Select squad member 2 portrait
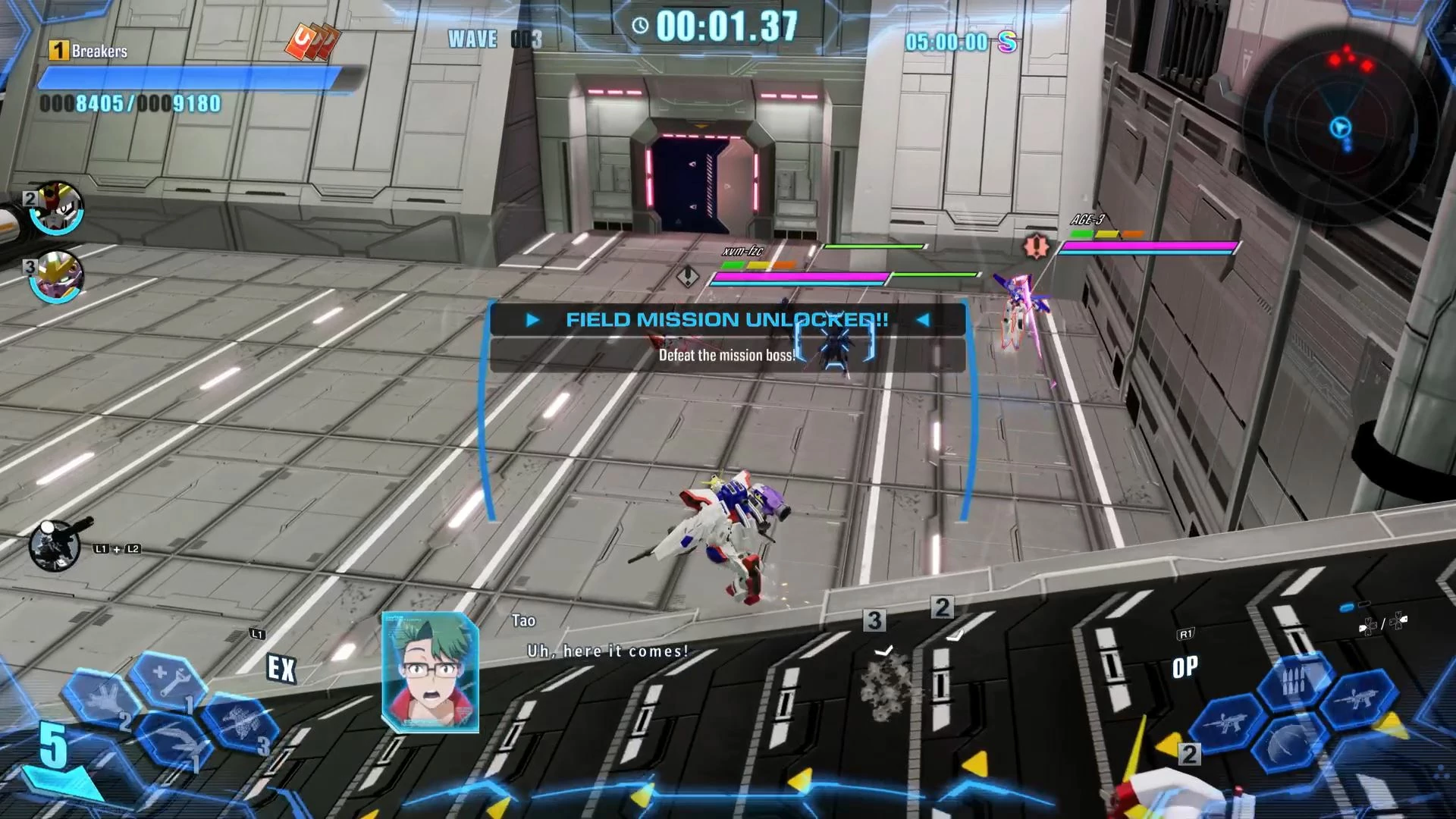The width and height of the screenshot is (1456, 819). pyautogui.click(x=56, y=206)
